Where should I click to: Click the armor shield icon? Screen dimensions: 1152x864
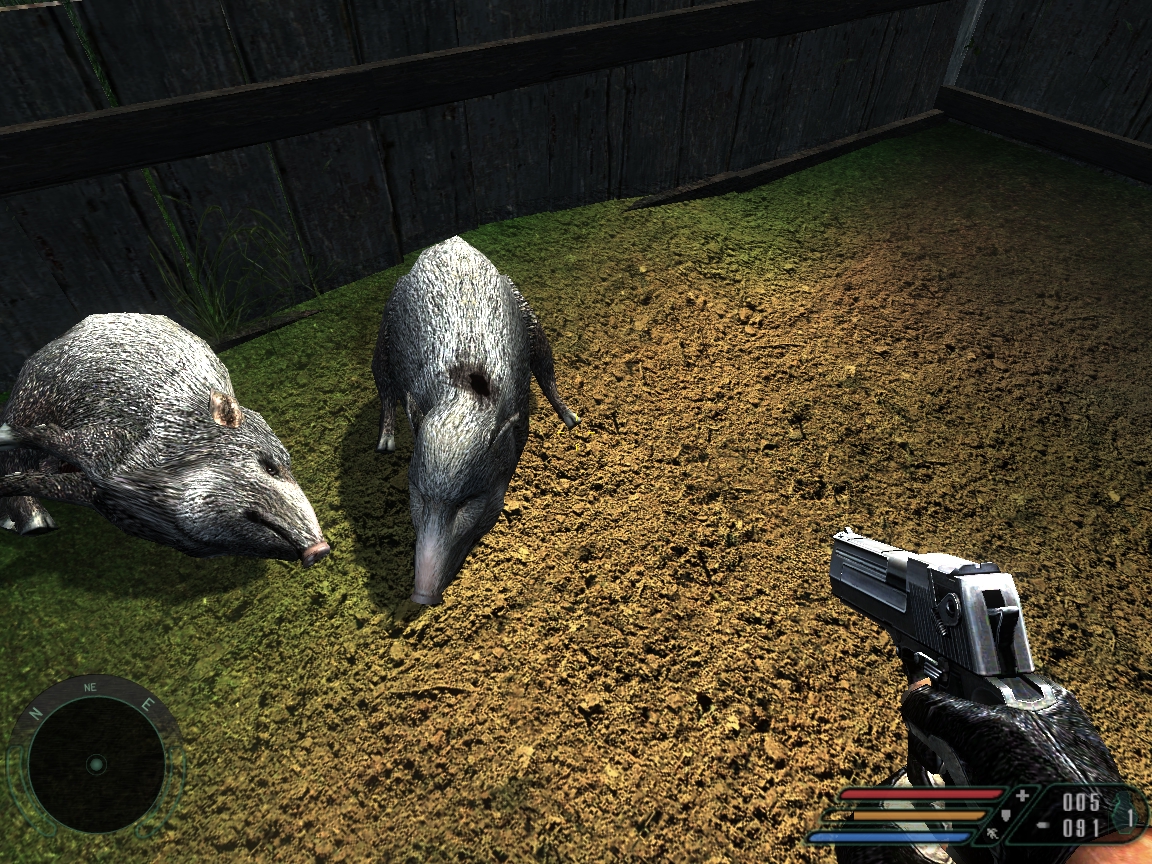point(1006,815)
